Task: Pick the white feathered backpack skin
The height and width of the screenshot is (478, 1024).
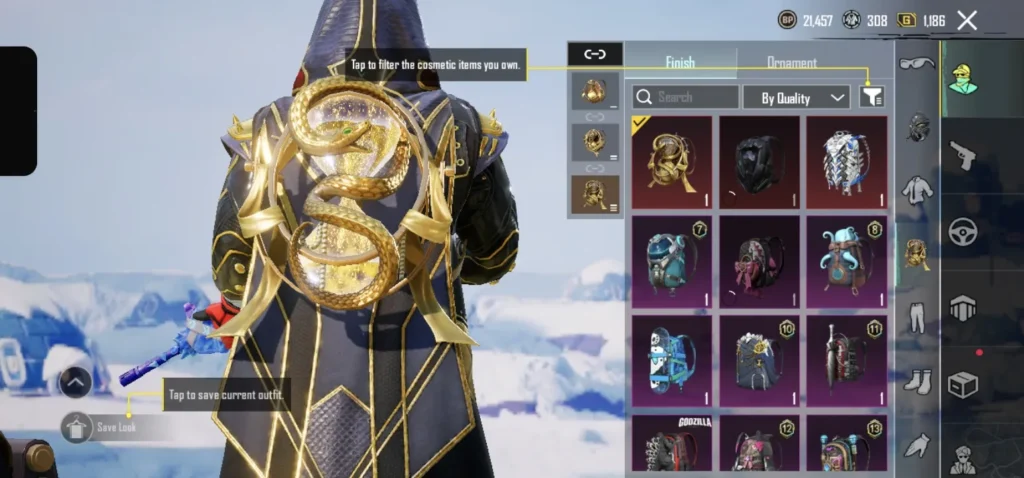Action: click(x=846, y=161)
